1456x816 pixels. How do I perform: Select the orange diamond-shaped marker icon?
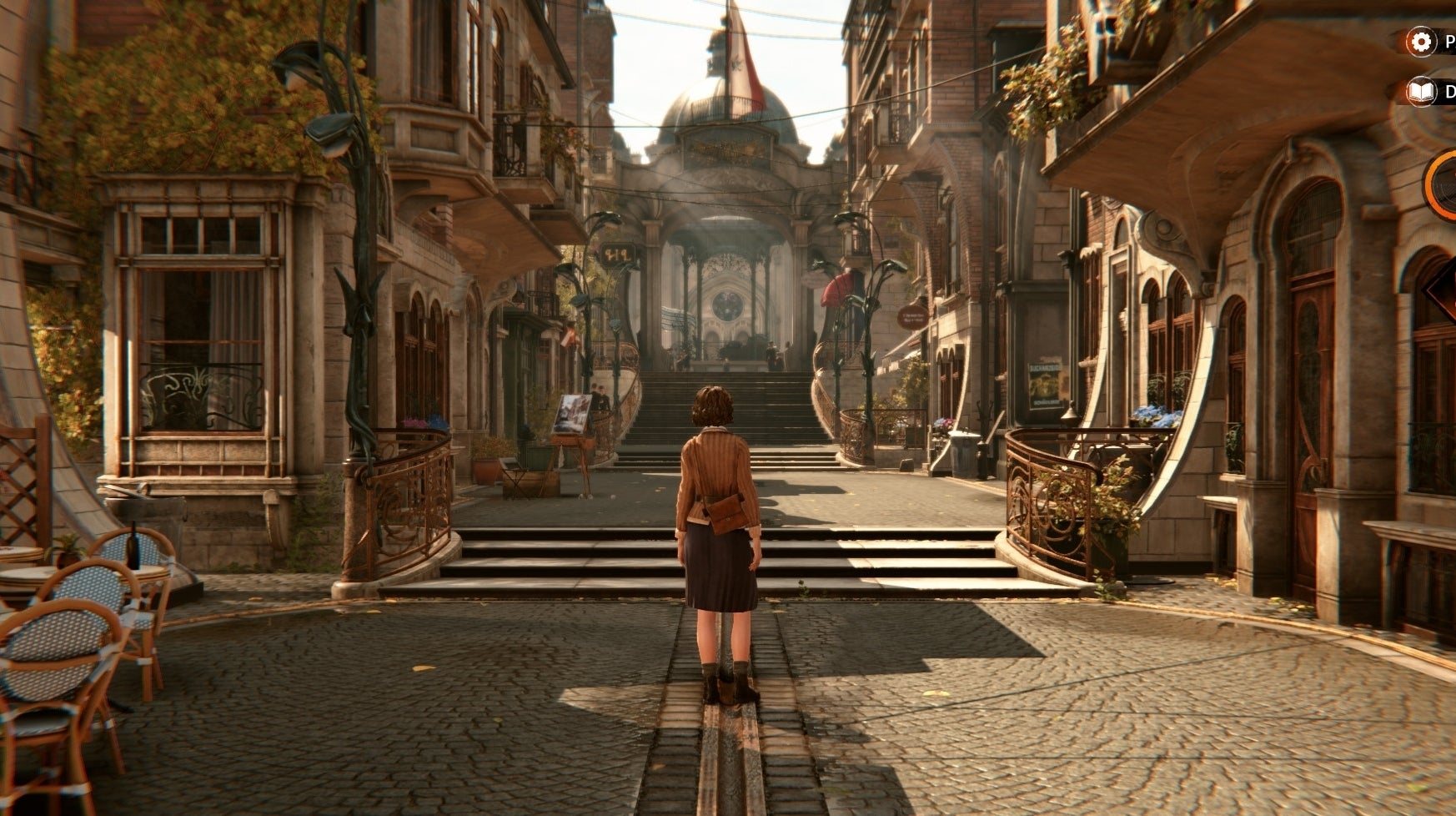point(1444,292)
